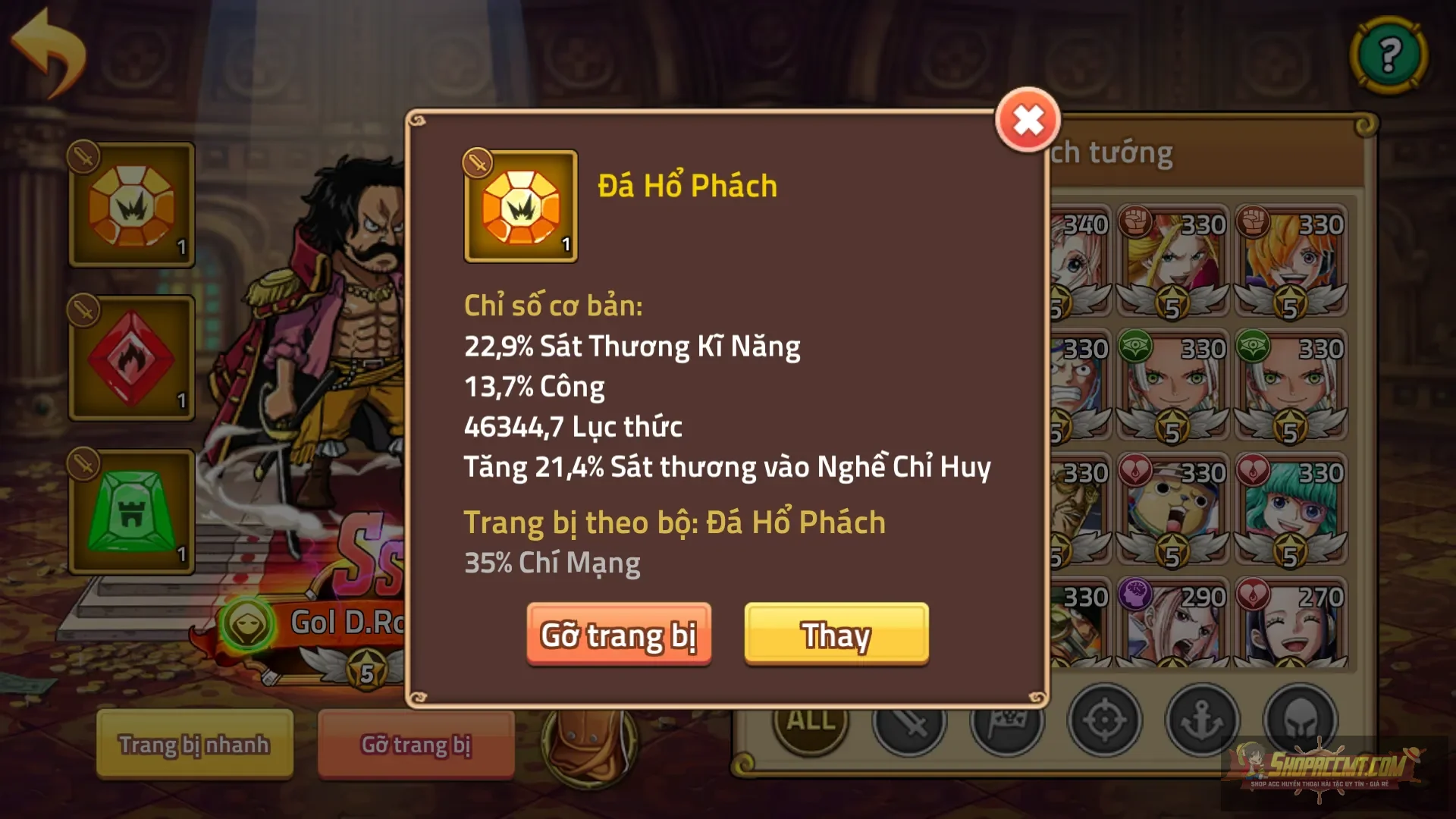Screen dimensions: 1456x819
Task: Select the green fortress gem equipment slot
Action: (x=130, y=510)
